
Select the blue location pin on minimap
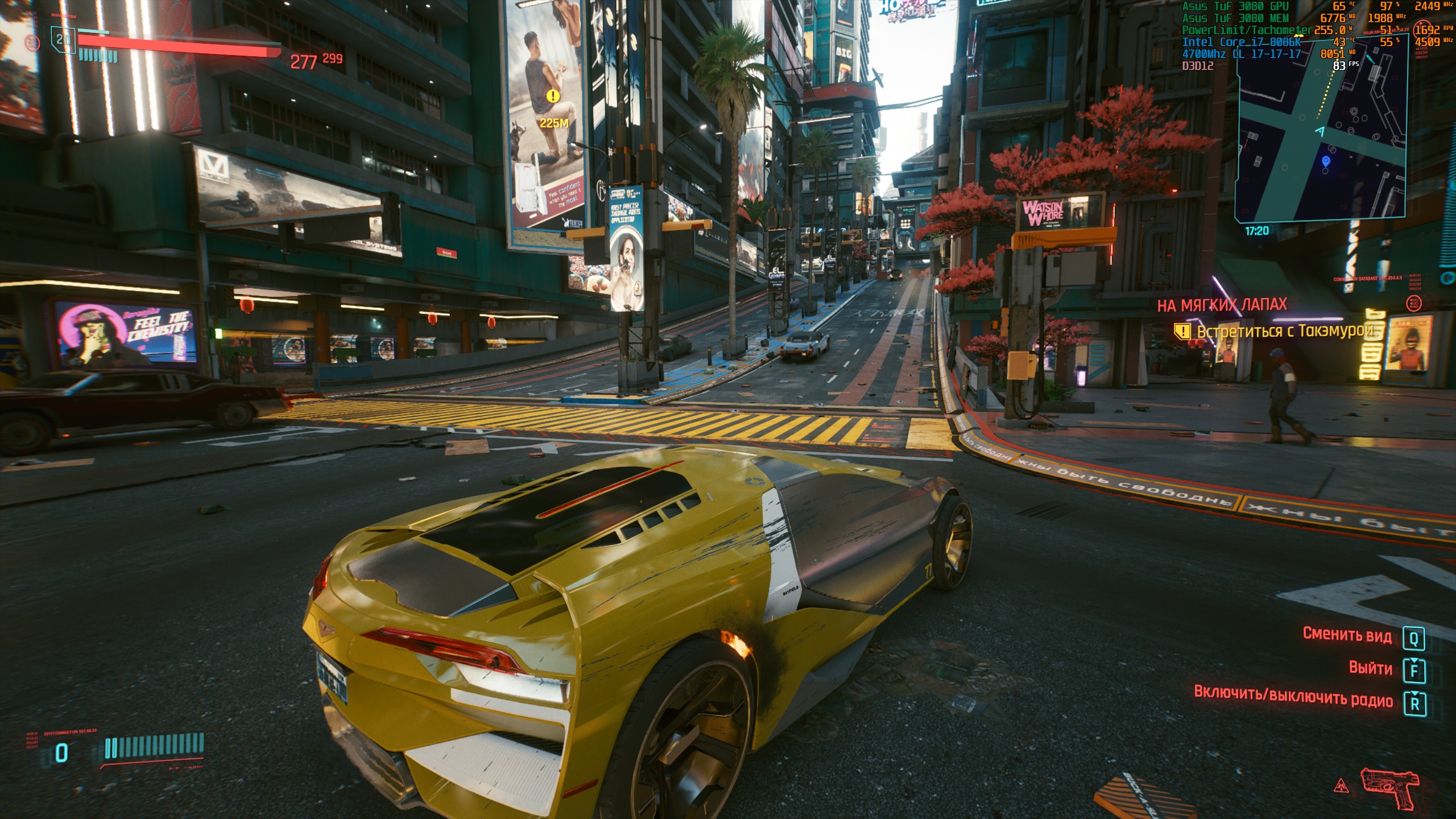(x=1326, y=162)
